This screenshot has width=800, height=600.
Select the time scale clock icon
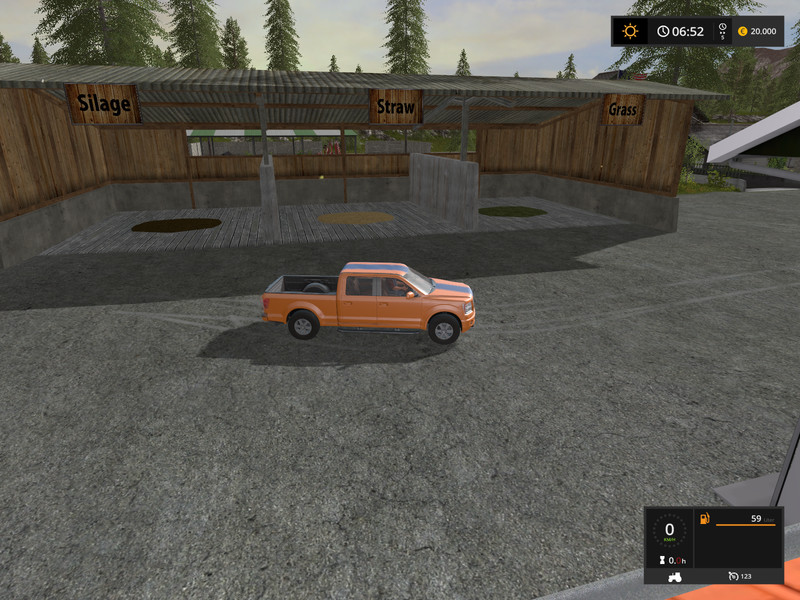[723, 27]
